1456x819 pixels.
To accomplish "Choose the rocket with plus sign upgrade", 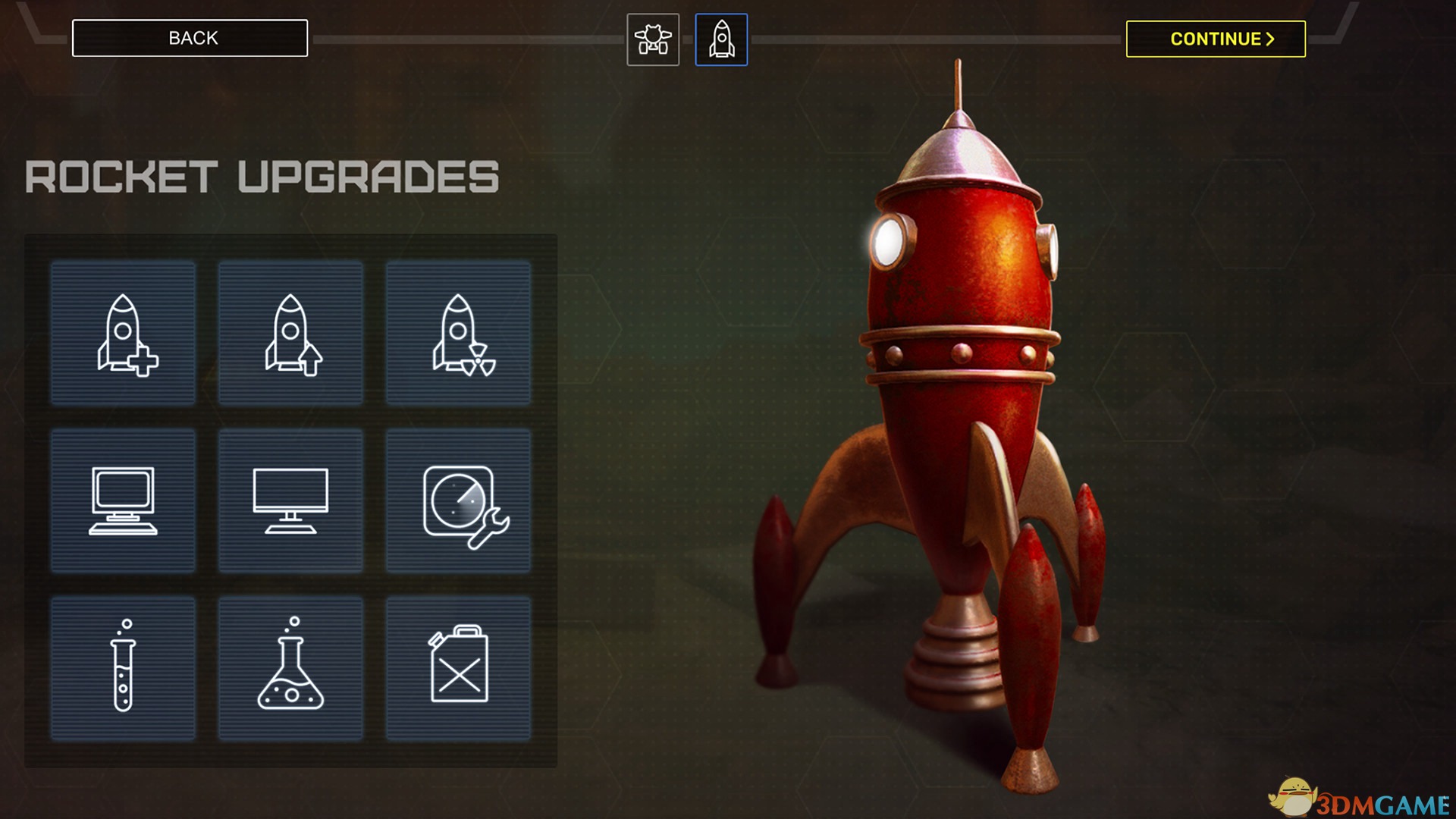I will pyautogui.click(x=123, y=334).
